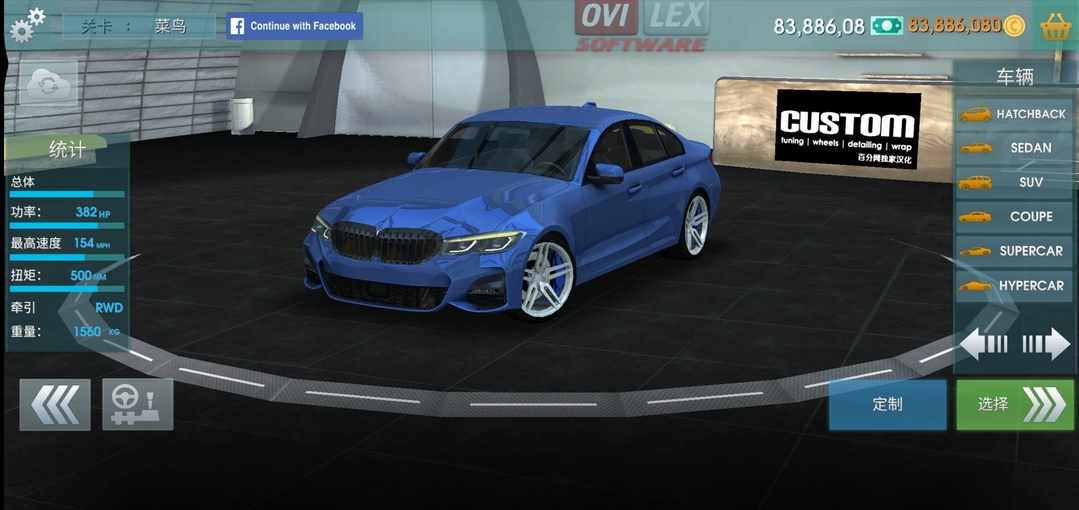
Task: Go to the next car arrow
Action: pyautogui.click(x=1046, y=345)
